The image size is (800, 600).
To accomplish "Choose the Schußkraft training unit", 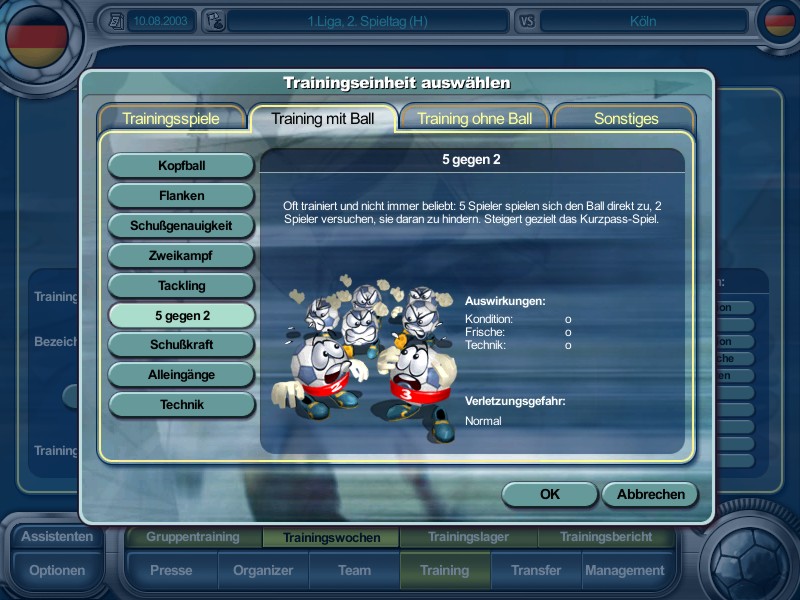I will [181, 345].
